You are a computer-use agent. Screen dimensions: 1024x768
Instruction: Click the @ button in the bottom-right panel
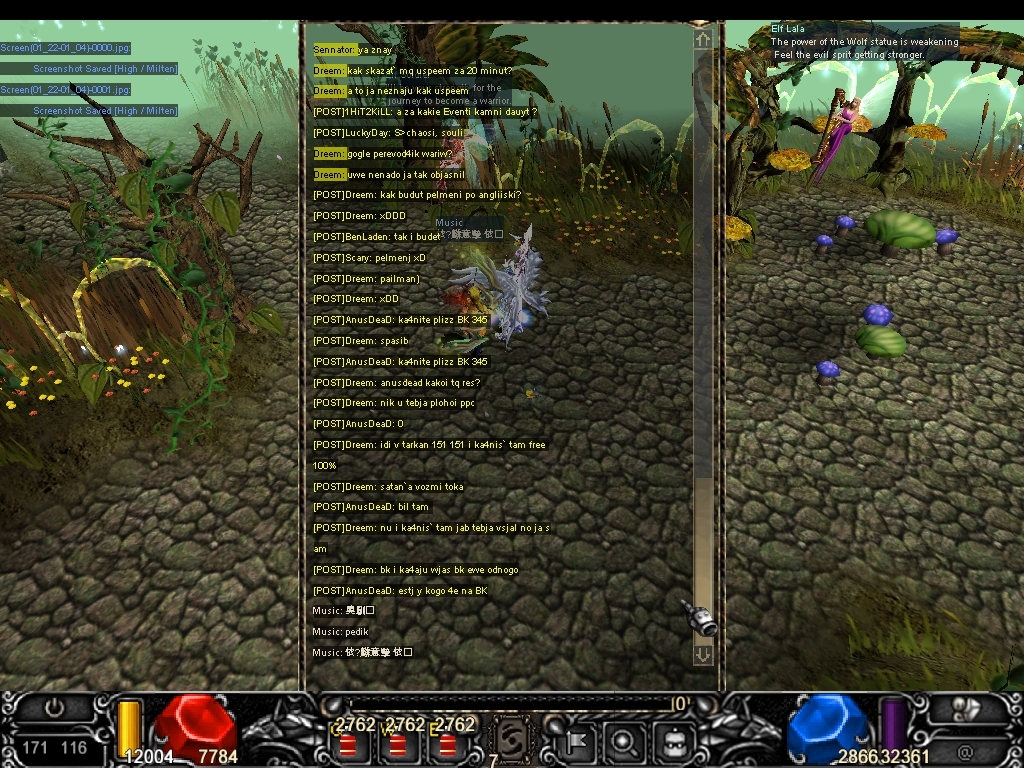coord(965,751)
